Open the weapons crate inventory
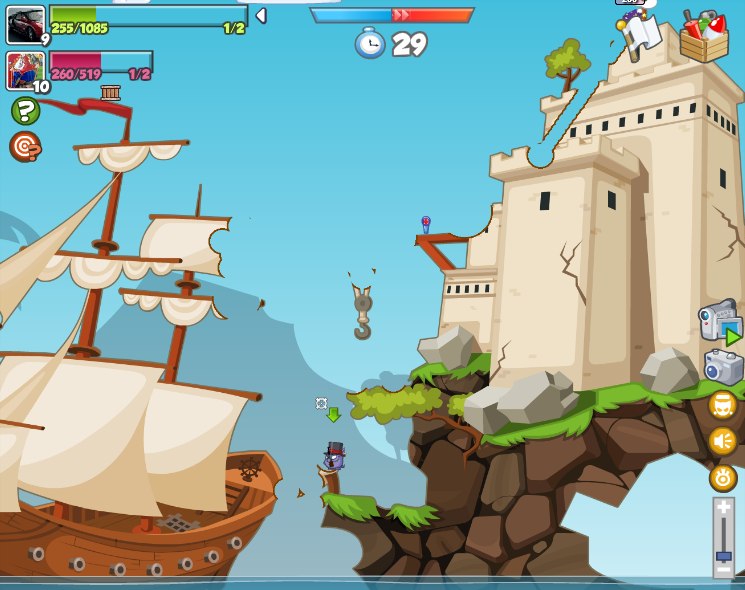This screenshot has width=745, height=590. tap(703, 37)
